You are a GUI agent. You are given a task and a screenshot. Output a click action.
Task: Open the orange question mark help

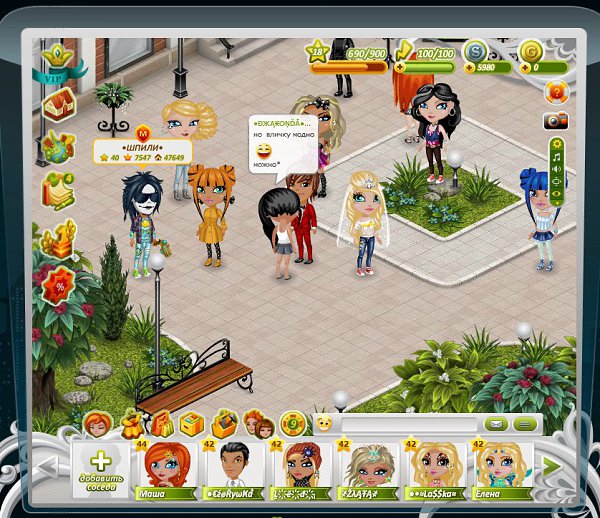click(x=556, y=92)
